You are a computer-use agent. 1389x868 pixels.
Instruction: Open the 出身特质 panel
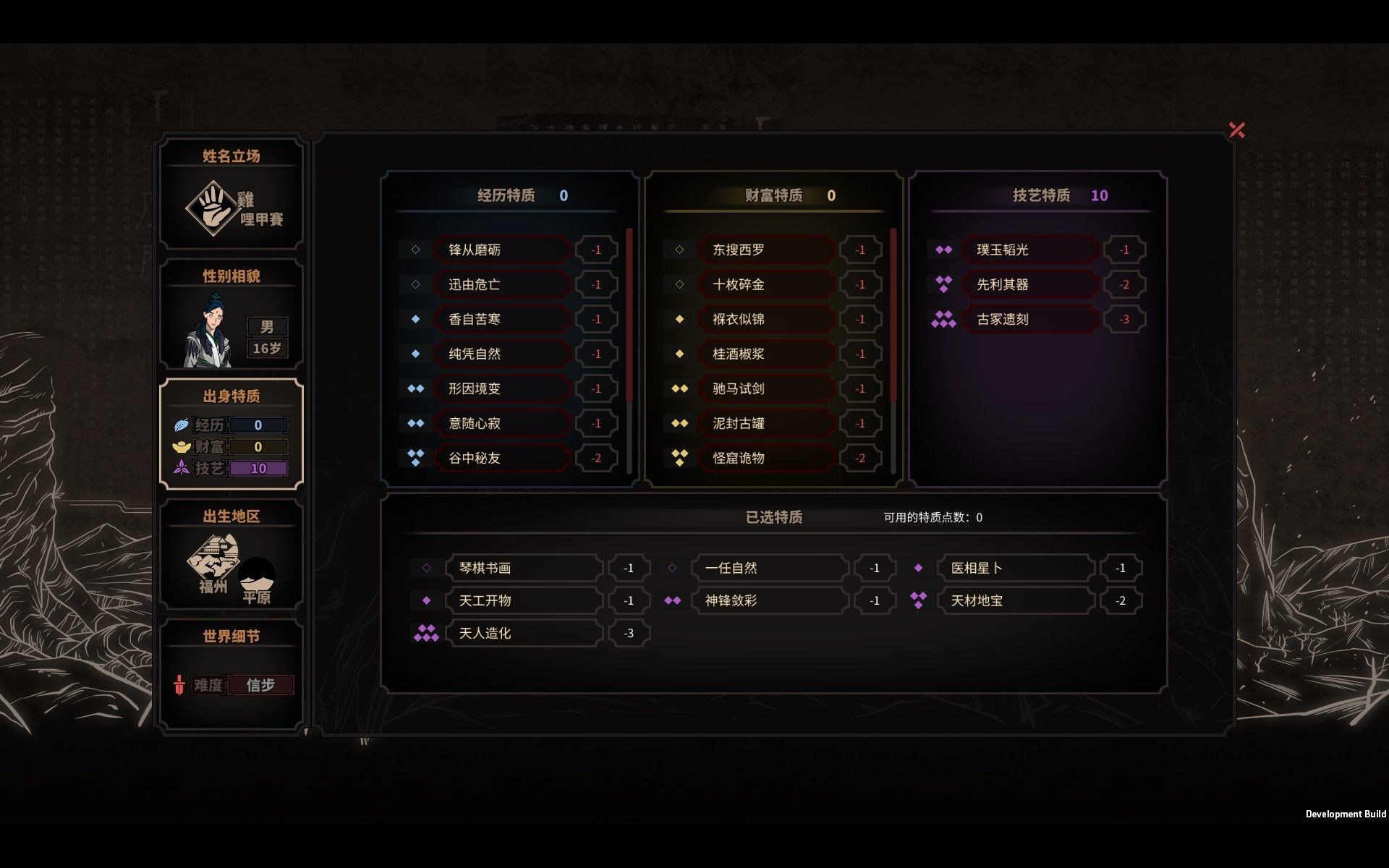(x=230, y=396)
